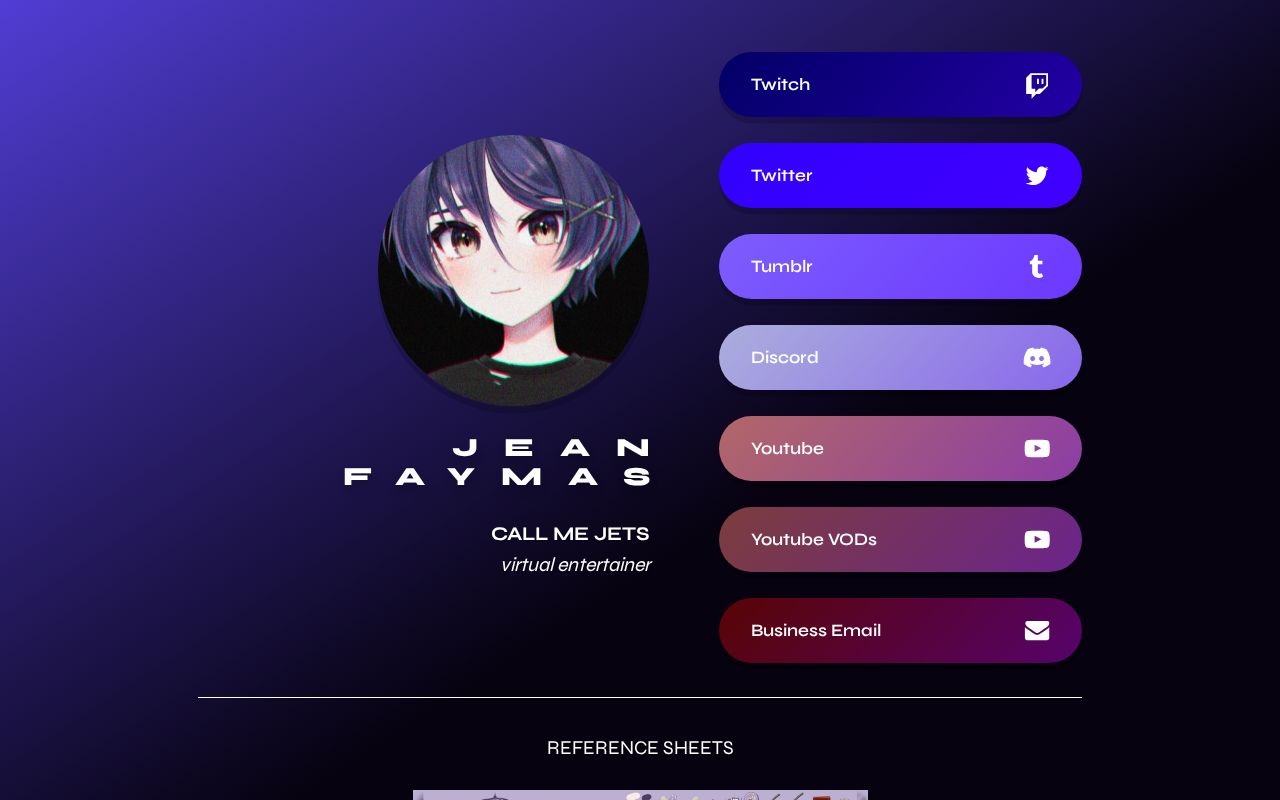The width and height of the screenshot is (1280, 800).
Task: Click the YouTube play icon on Youtube row
Action: [1037, 448]
